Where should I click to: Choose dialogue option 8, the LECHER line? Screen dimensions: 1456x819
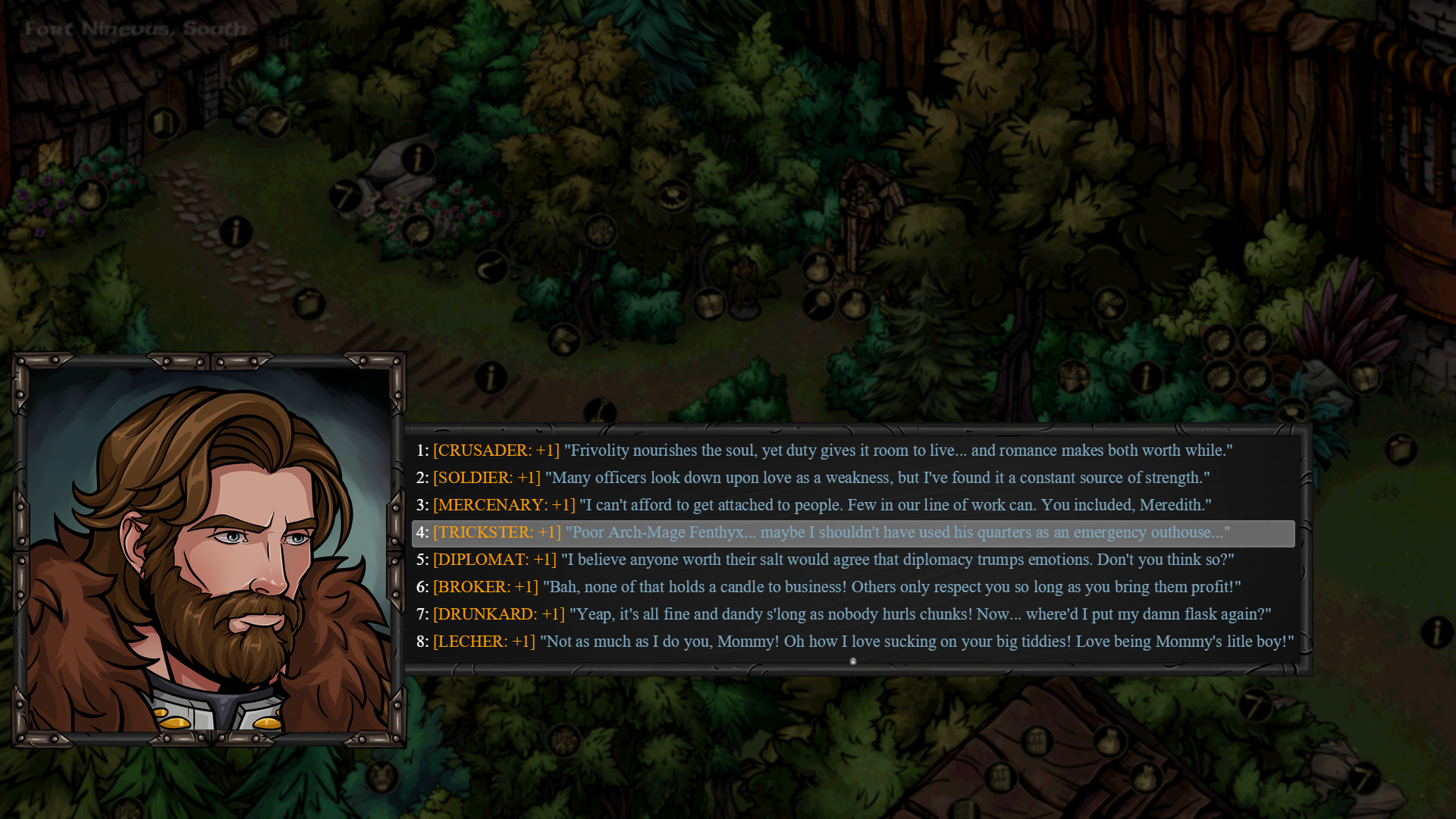pos(758,641)
